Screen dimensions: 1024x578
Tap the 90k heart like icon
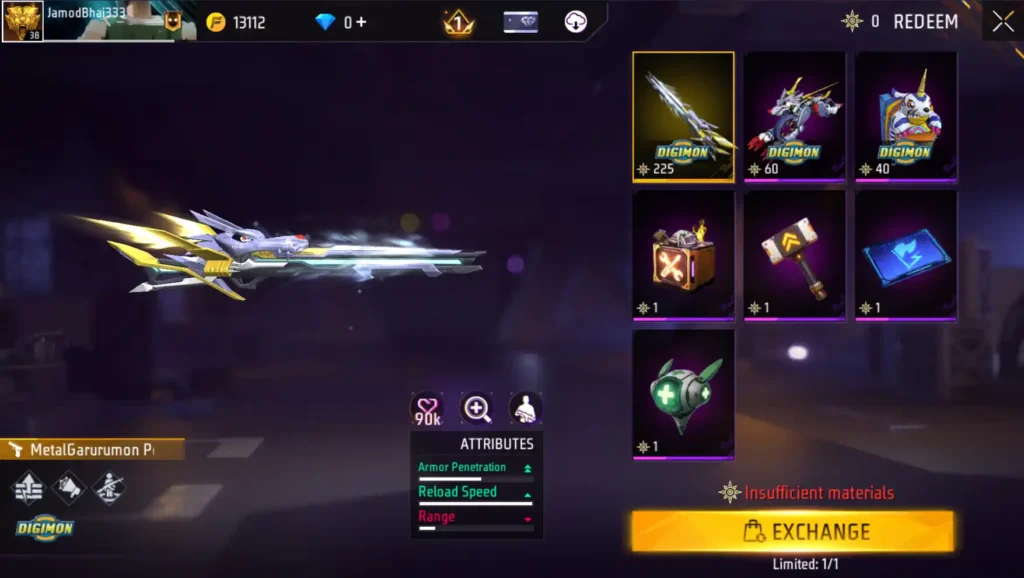[x=428, y=409]
